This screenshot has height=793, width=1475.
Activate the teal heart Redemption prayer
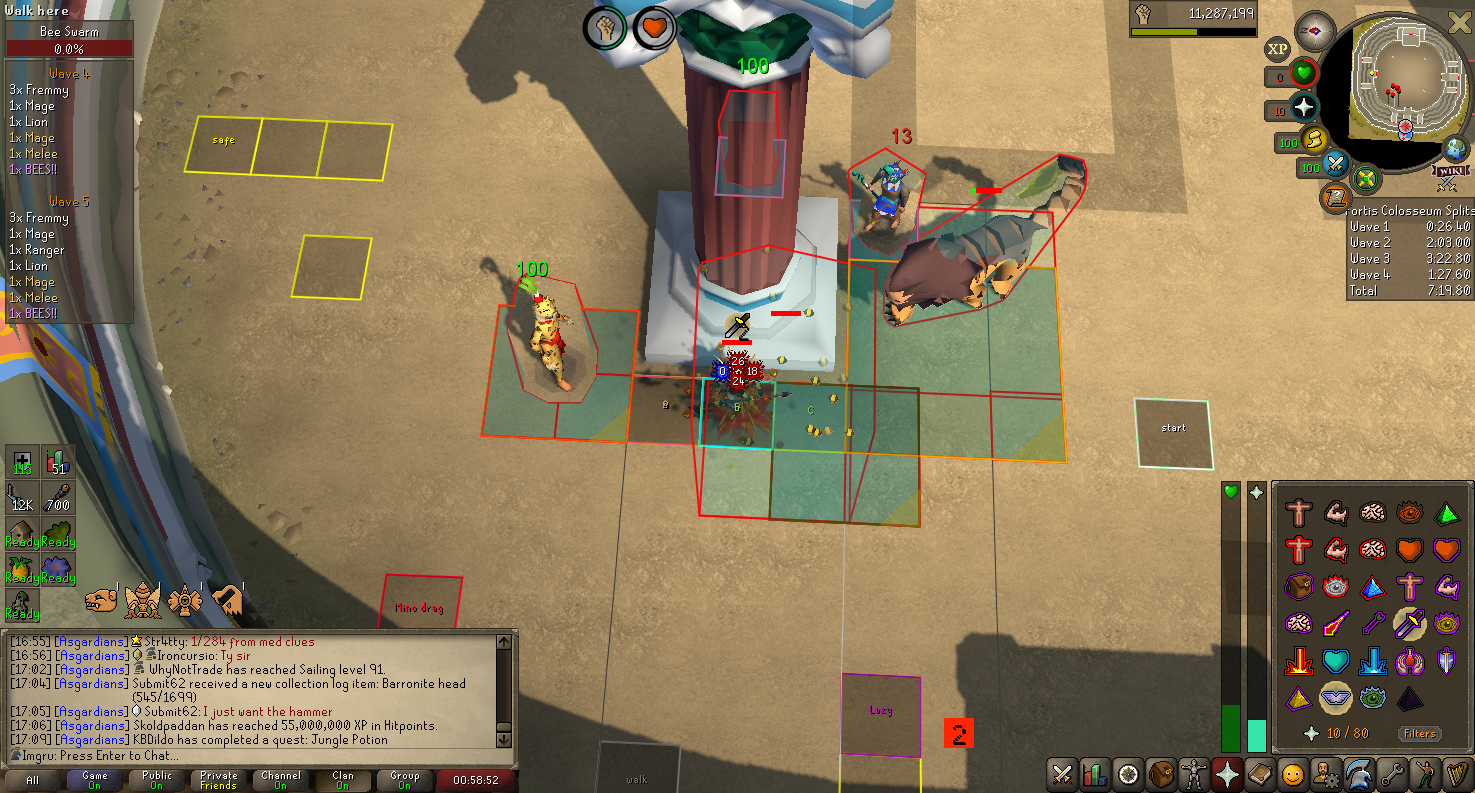(1336, 660)
